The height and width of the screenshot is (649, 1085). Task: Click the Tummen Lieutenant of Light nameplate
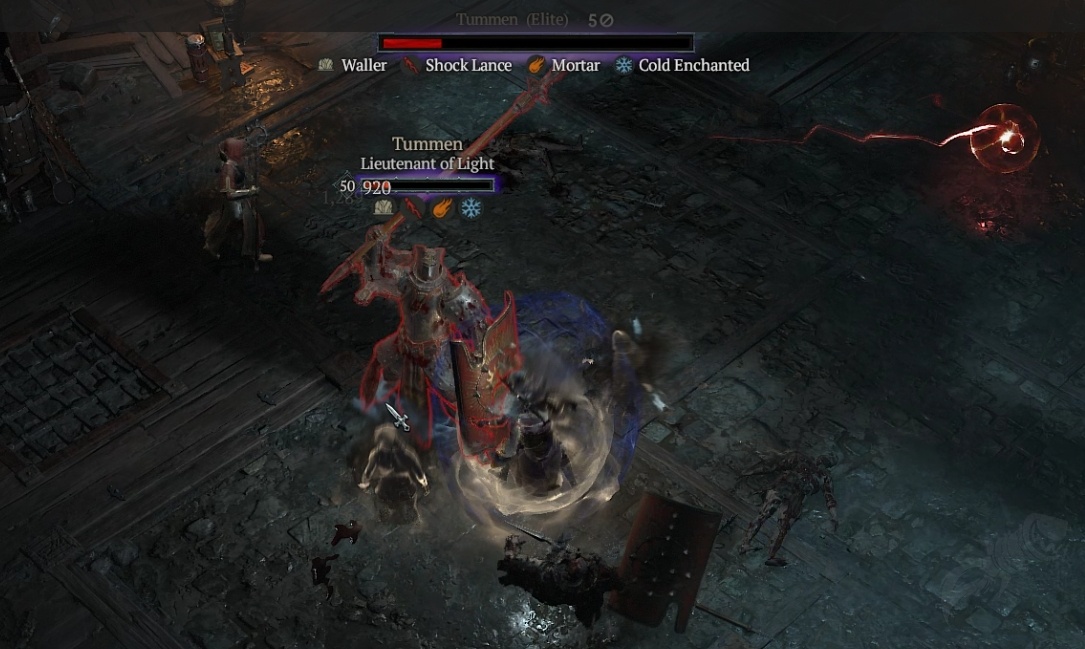pos(427,153)
